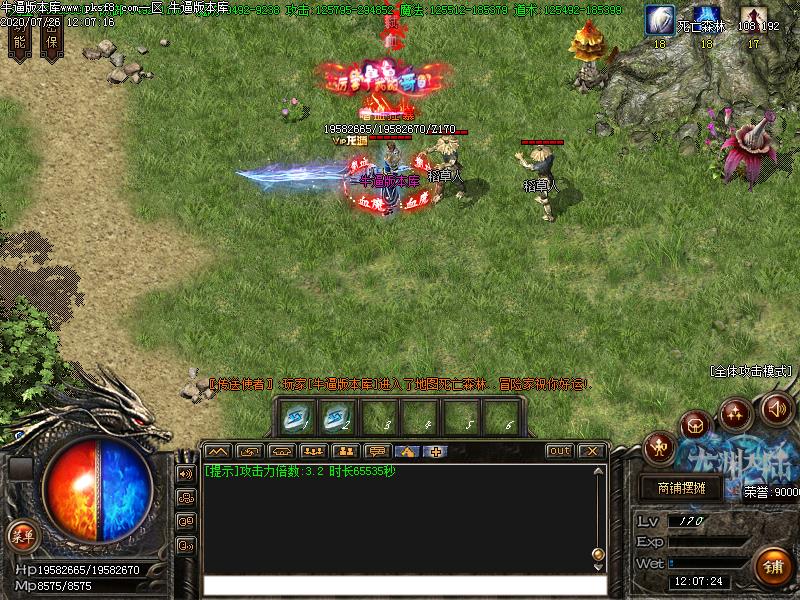Toggle the speaker sound button
The height and width of the screenshot is (600, 800).
tap(776, 408)
